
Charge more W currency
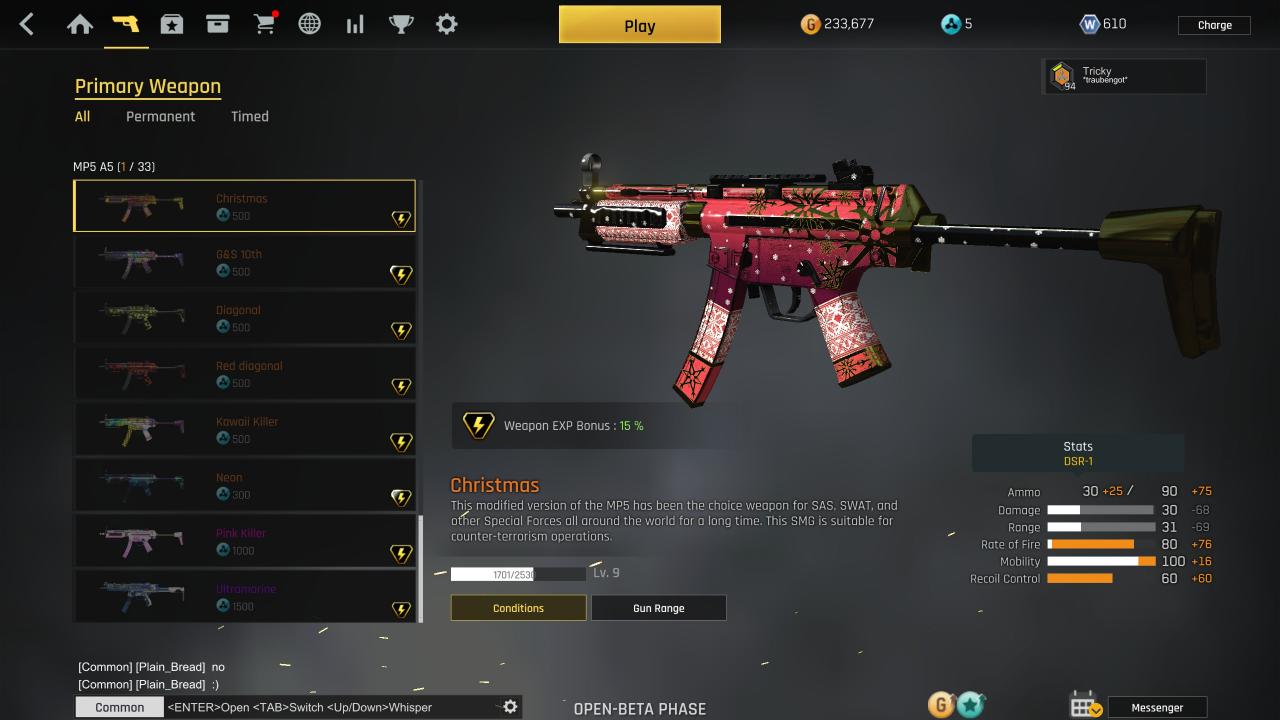tap(1214, 25)
